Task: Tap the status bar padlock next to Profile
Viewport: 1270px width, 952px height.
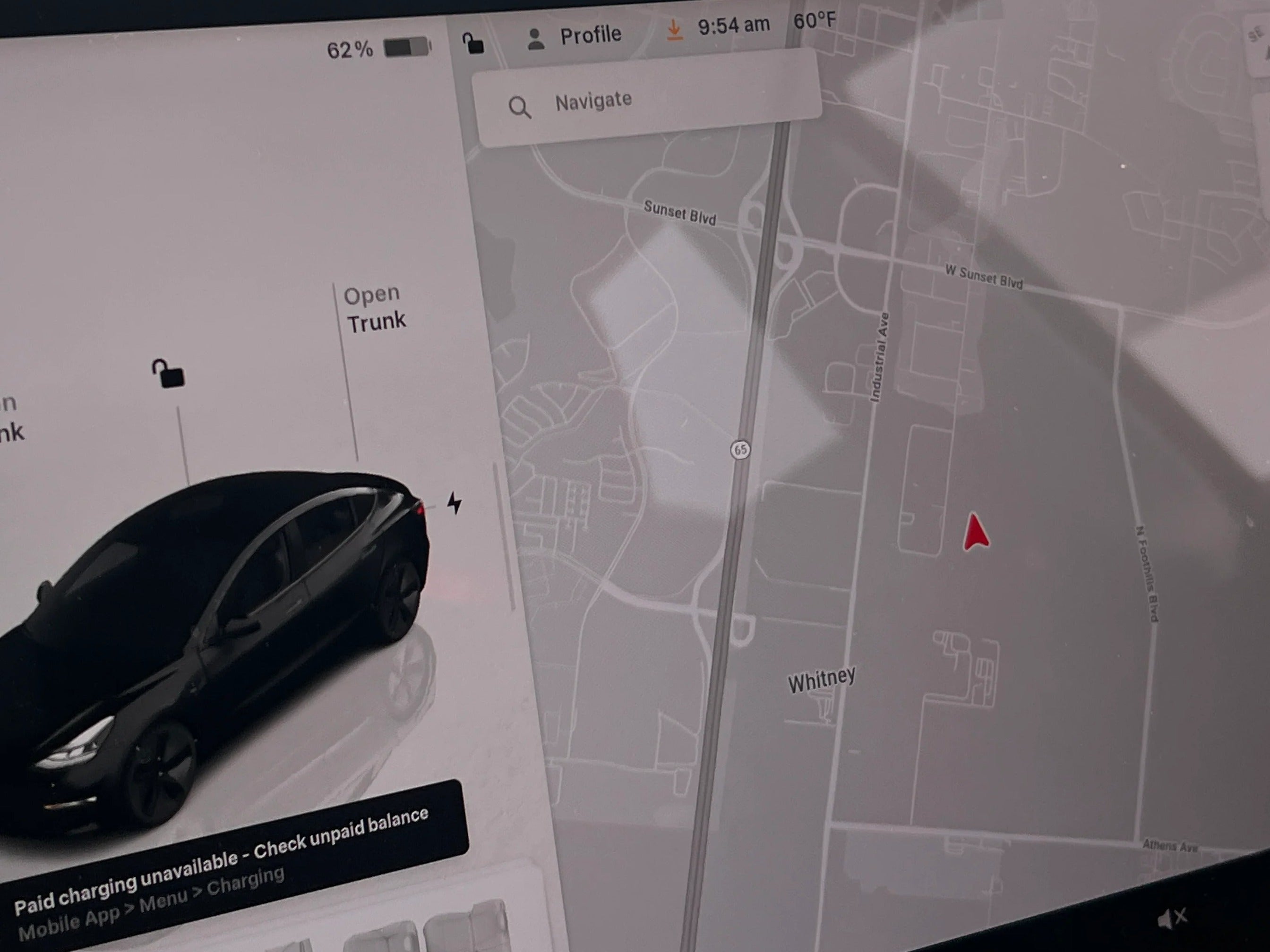Action: [473, 43]
